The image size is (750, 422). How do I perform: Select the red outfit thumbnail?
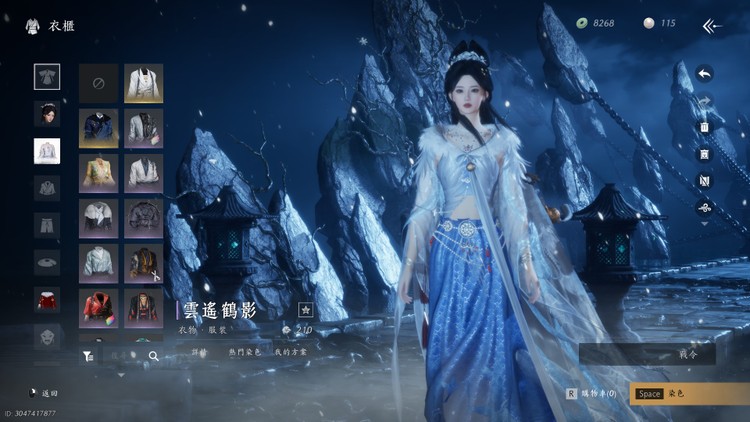(x=99, y=306)
